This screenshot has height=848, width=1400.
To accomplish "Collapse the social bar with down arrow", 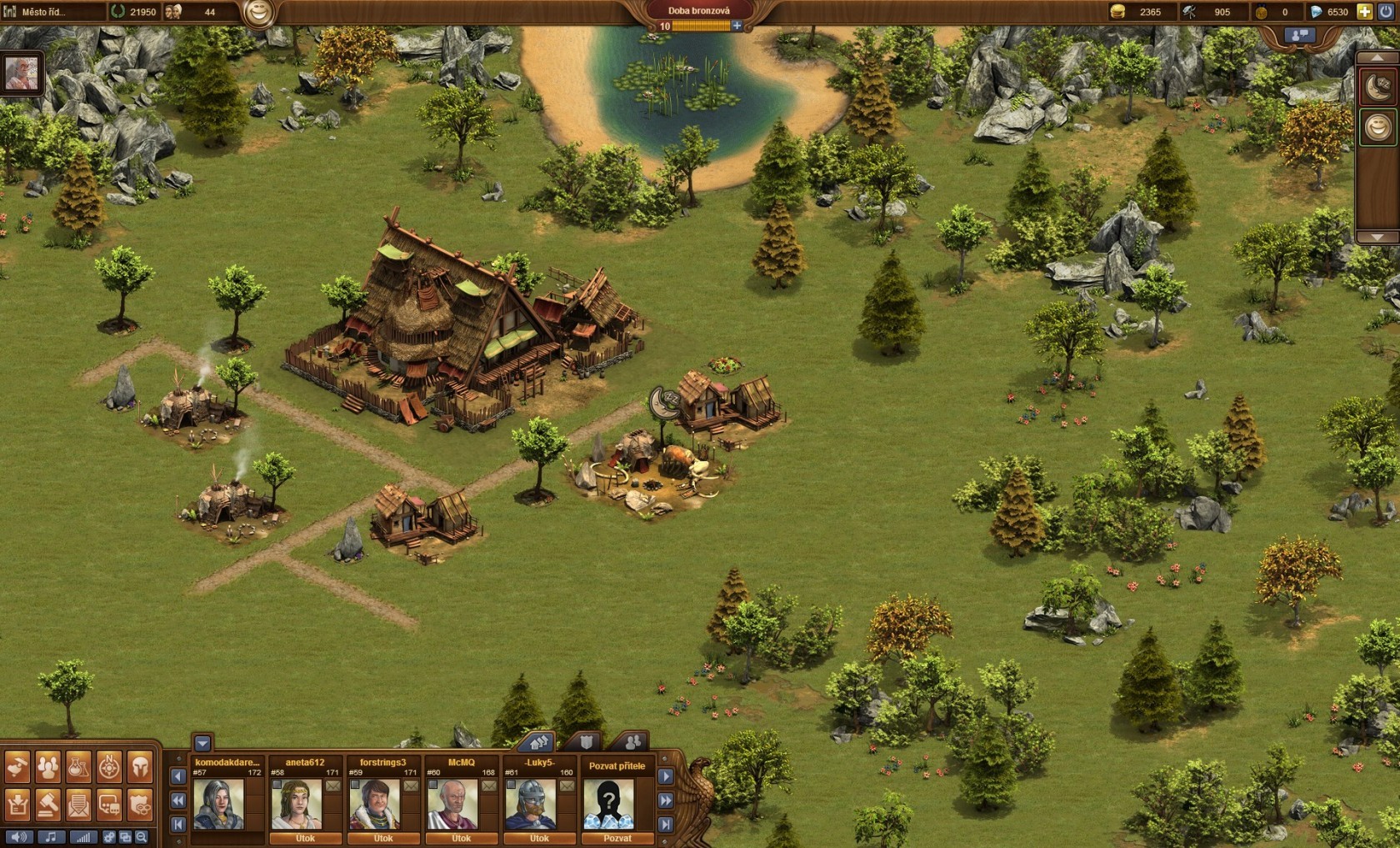I will coord(202,742).
